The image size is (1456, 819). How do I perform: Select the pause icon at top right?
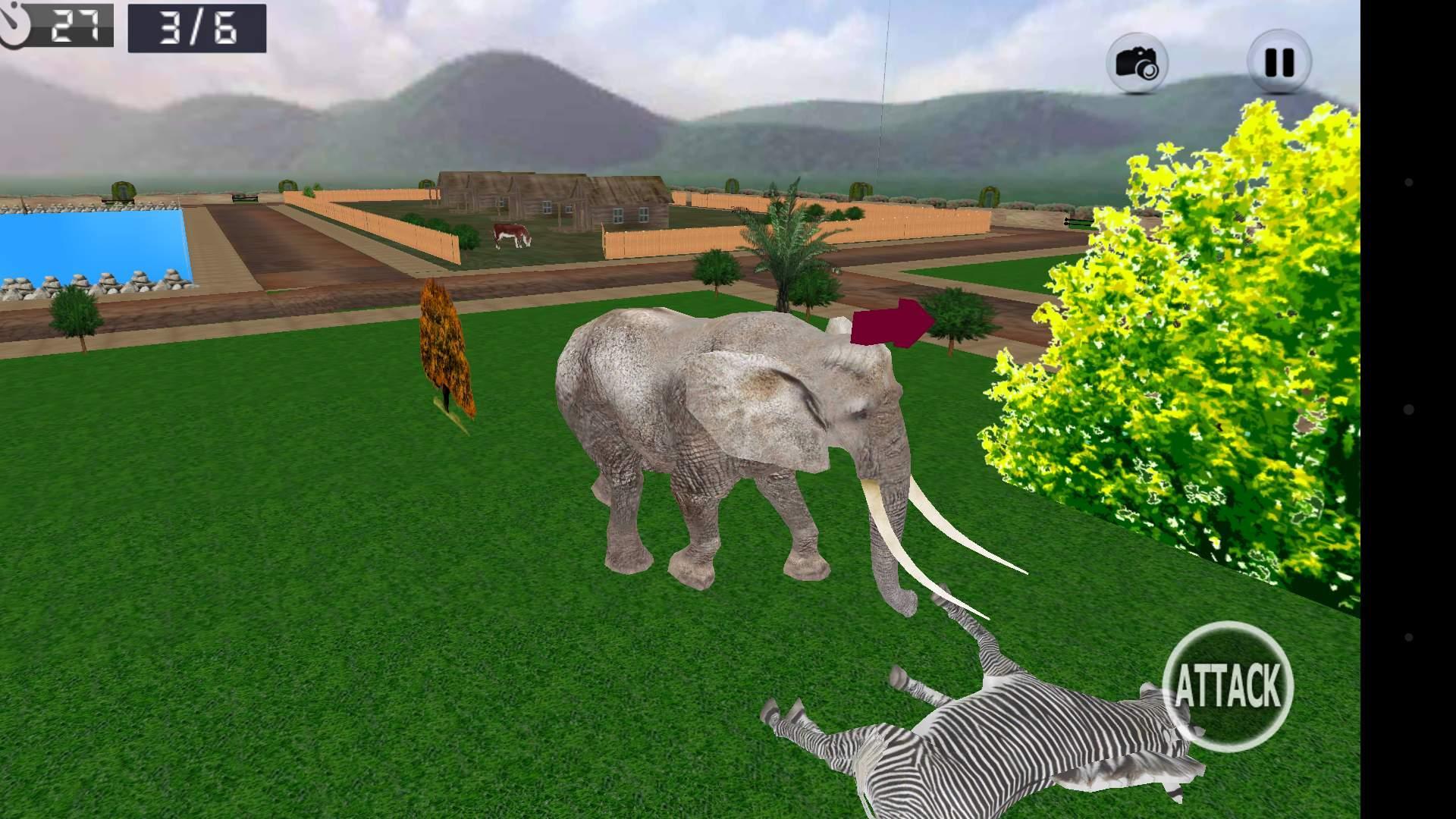click(1279, 58)
